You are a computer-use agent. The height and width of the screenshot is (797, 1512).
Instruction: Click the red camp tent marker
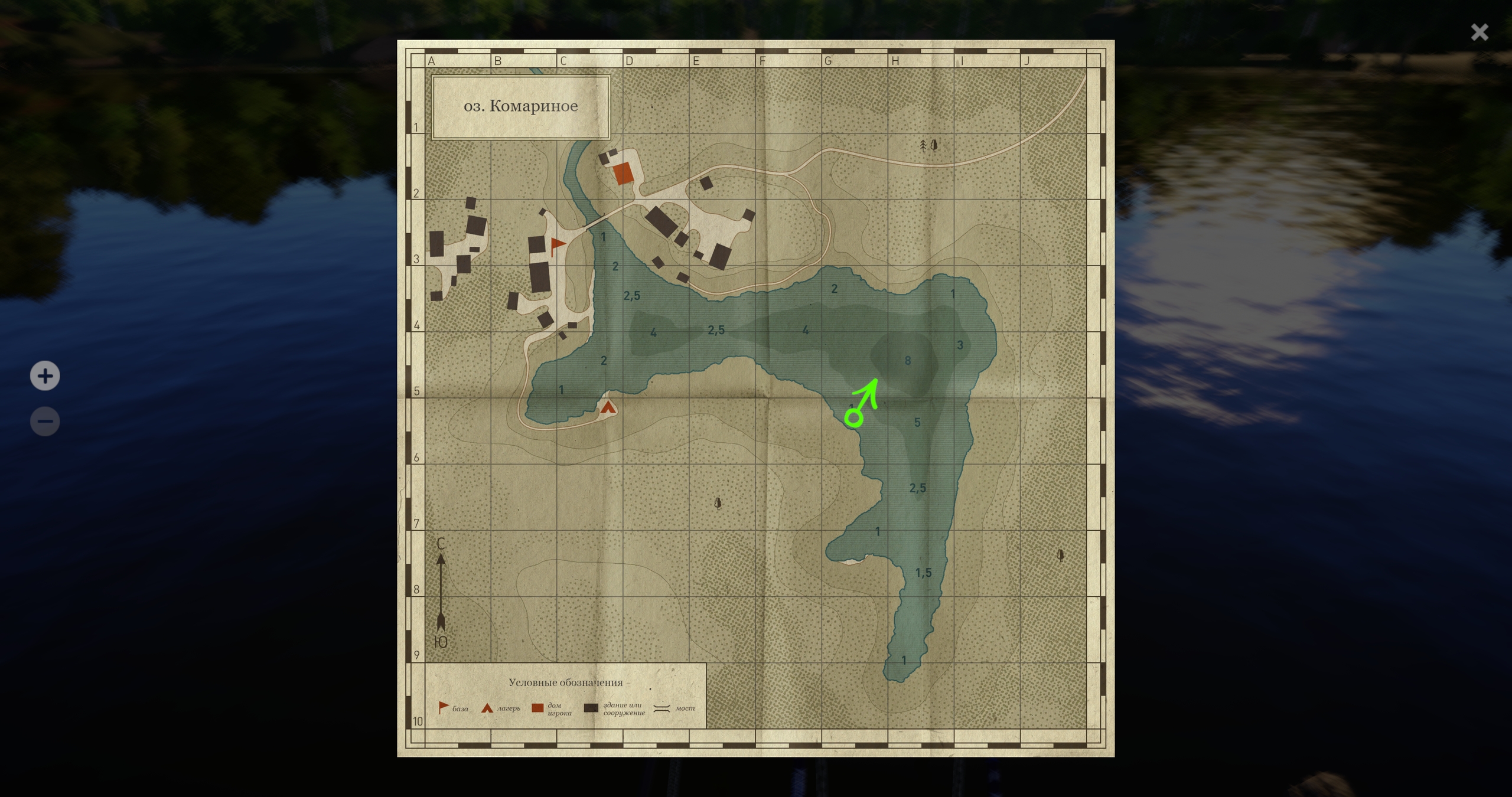point(608,407)
